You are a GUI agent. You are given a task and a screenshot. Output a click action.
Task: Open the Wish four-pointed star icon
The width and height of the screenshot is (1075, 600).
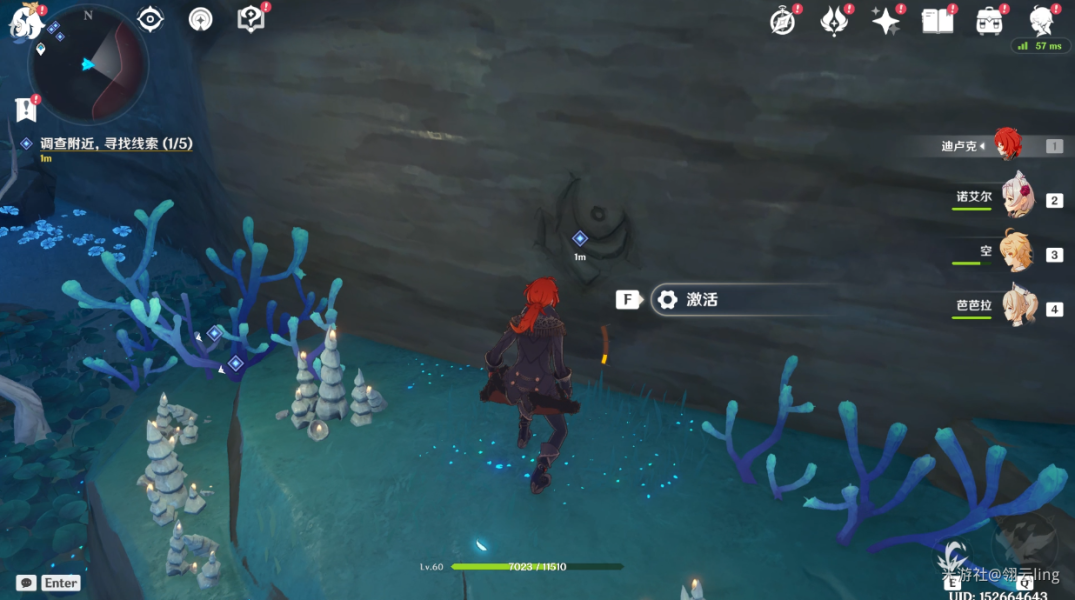pos(885,21)
